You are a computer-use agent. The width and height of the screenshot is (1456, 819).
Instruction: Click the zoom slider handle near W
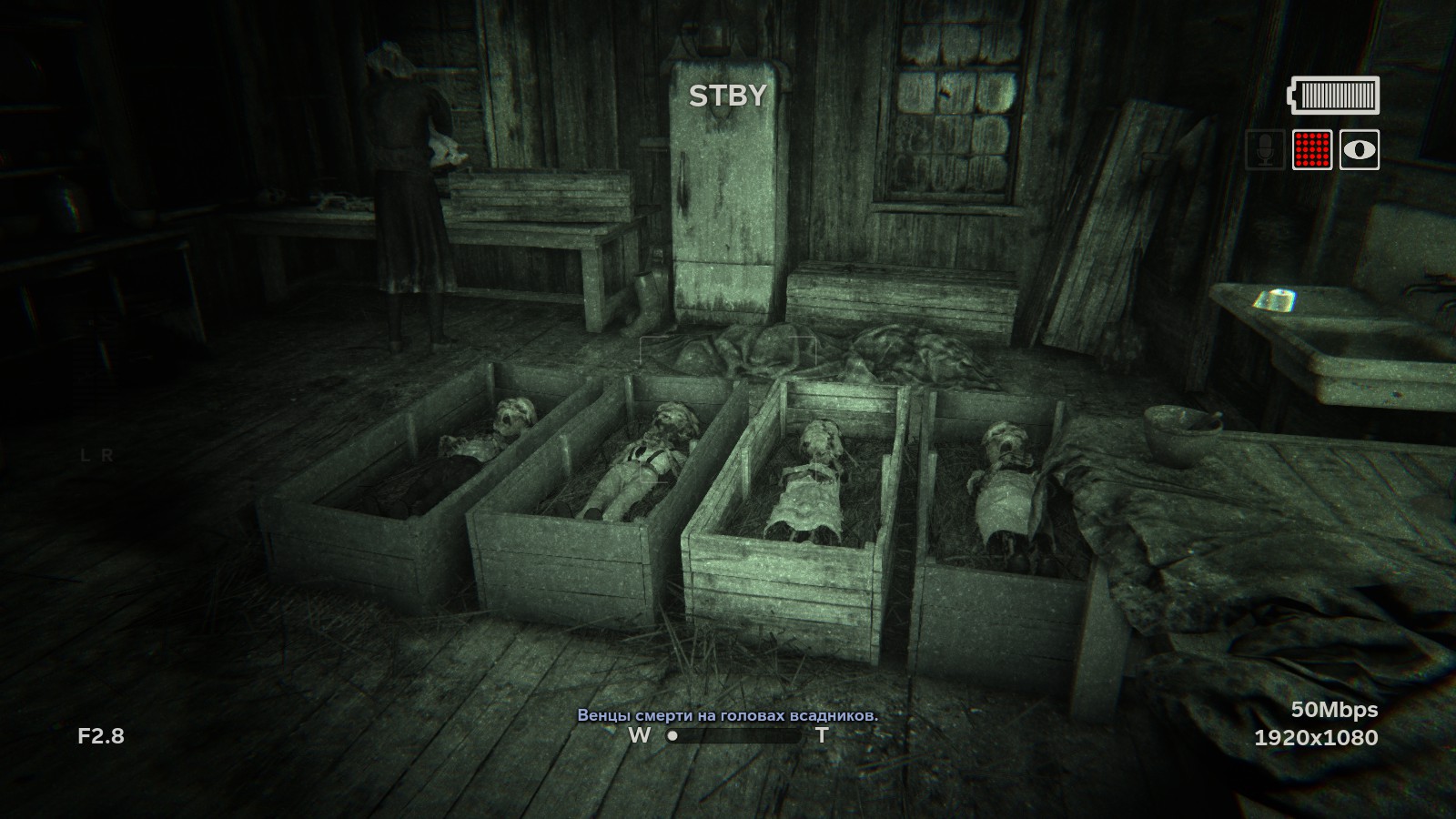click(674, 736)
